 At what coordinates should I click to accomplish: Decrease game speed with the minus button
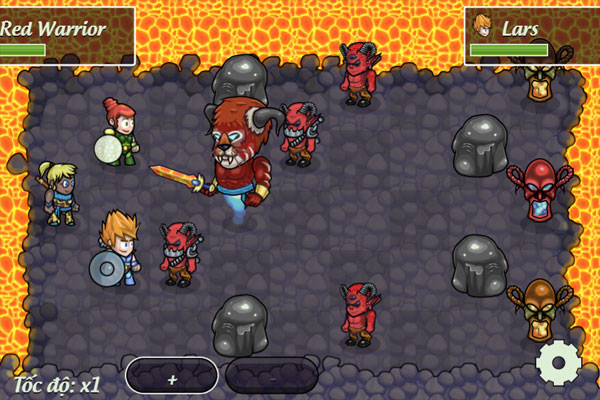tap(271, 376)
